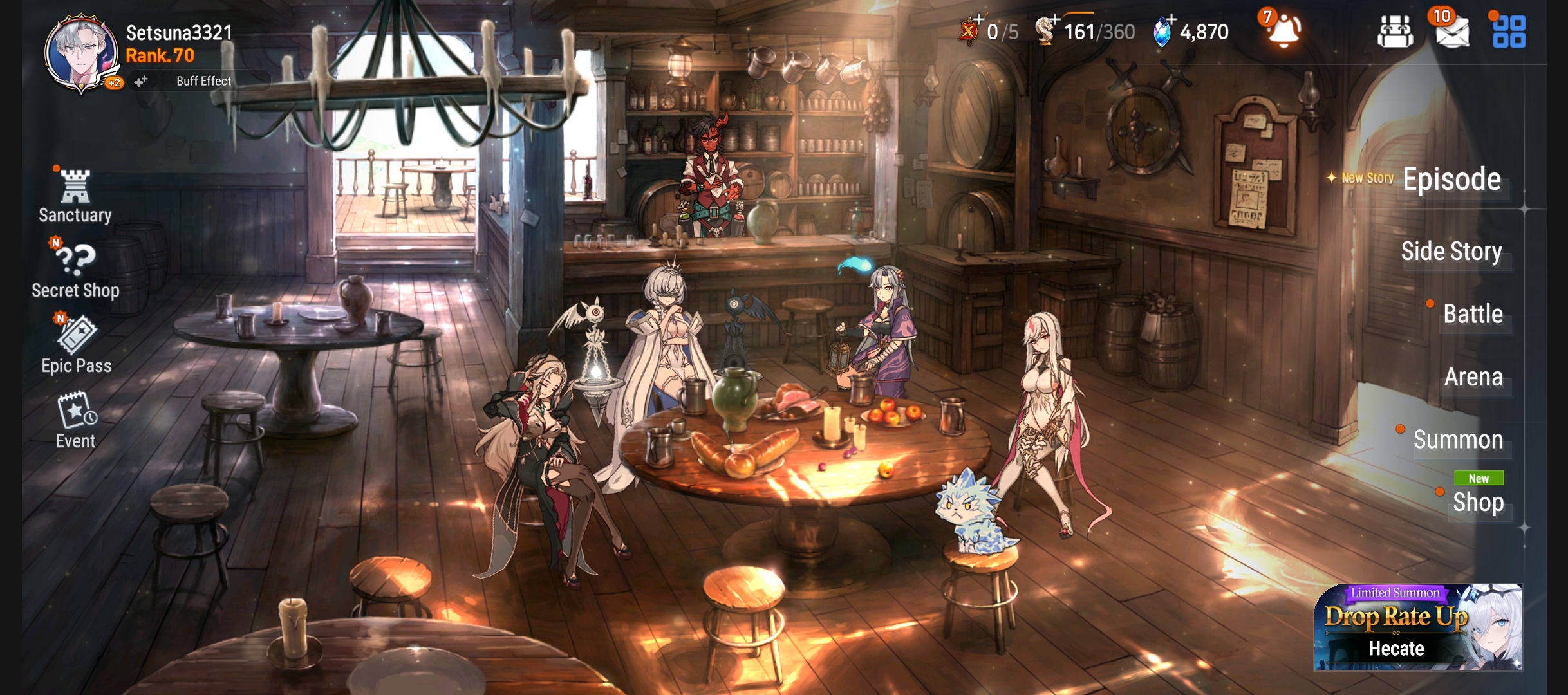Viewport: 1568px width, 695px height.
Task: Show notifications via the bell icon
Action: [1283, 30]
